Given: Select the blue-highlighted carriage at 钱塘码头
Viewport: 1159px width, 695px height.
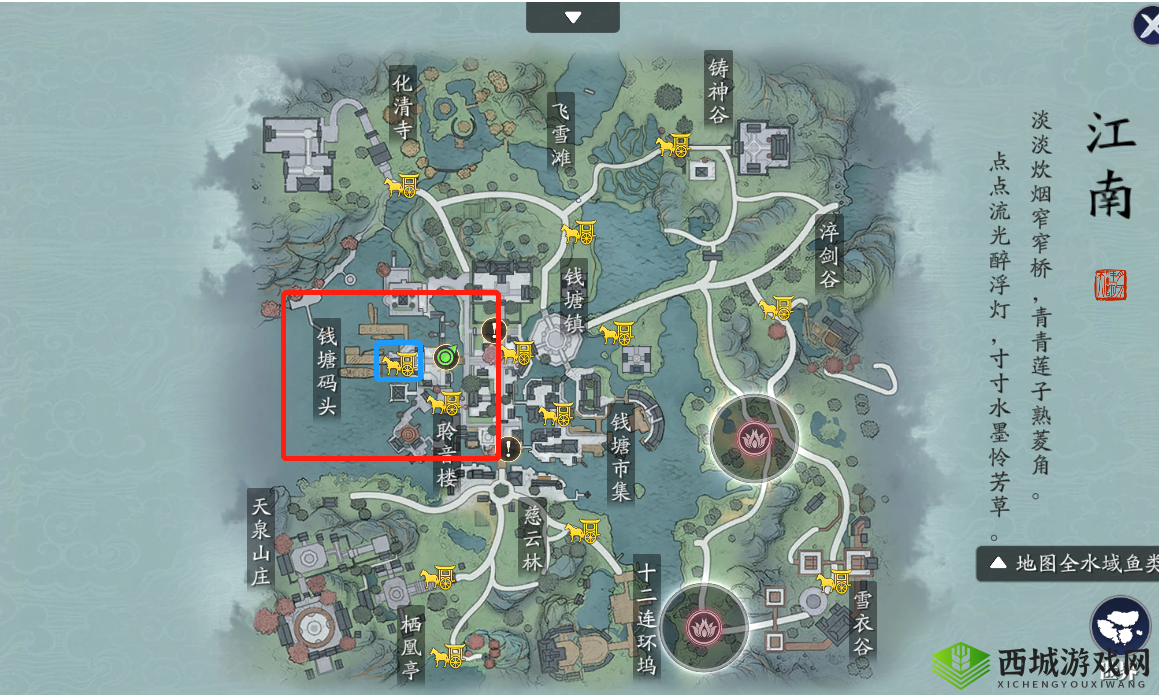Looking at the screenshot, I should tap(399, 362).
